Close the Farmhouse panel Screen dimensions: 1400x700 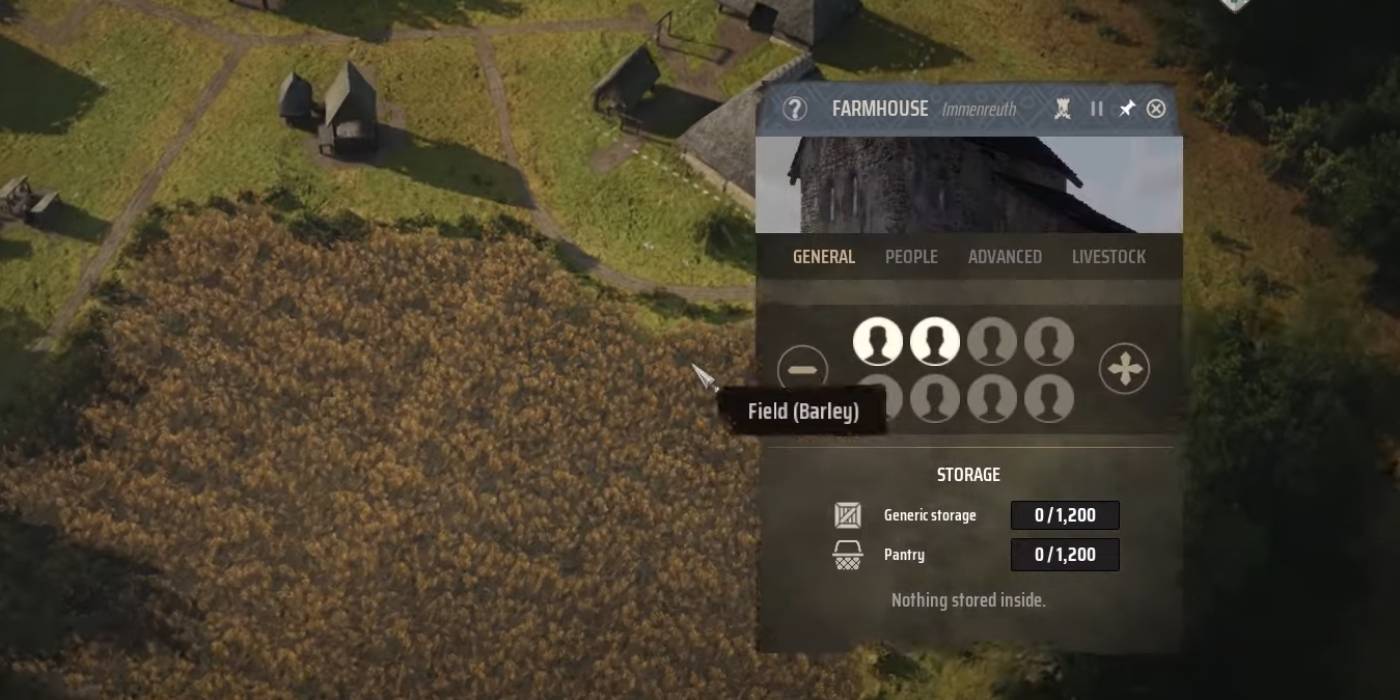1156,109
